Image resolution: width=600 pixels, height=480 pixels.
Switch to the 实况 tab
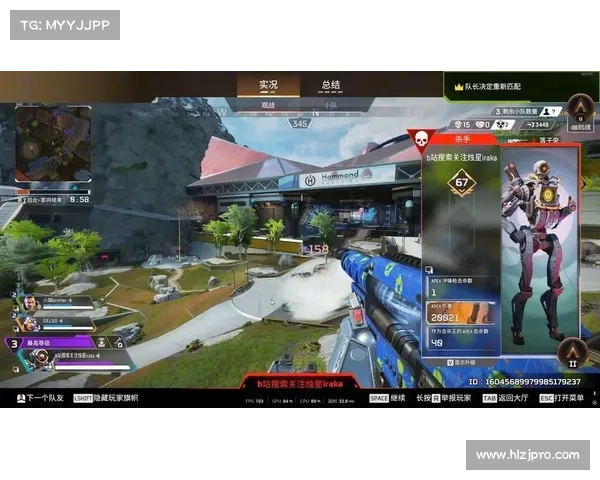268,85
